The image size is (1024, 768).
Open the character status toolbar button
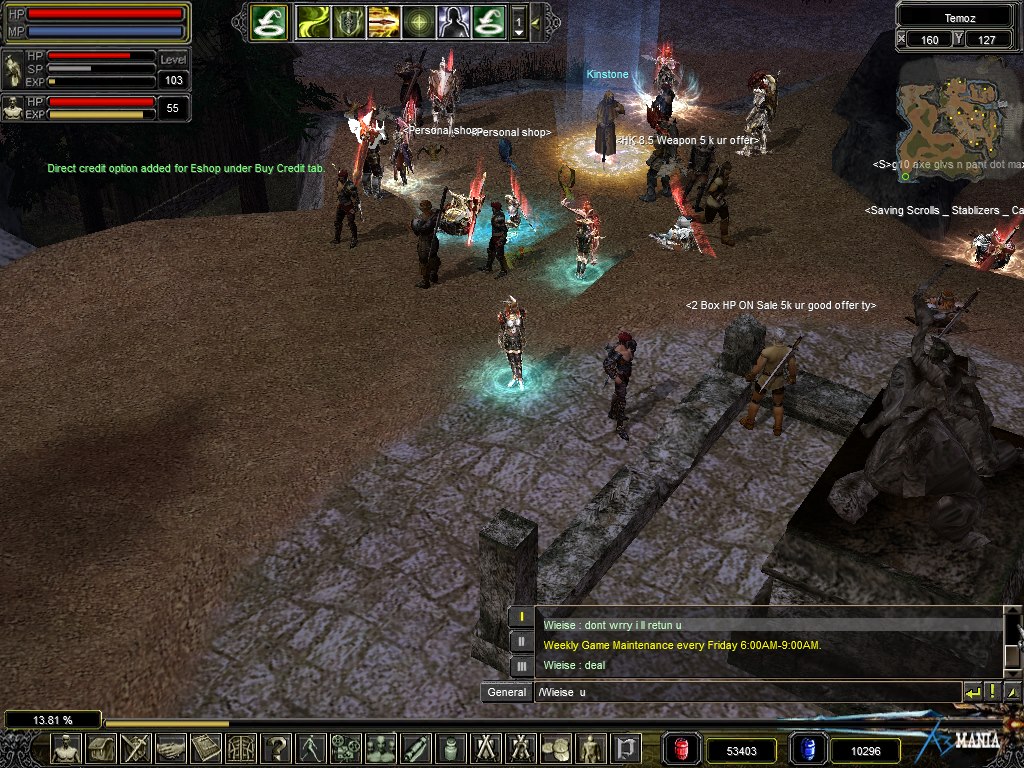click(67, 748)
